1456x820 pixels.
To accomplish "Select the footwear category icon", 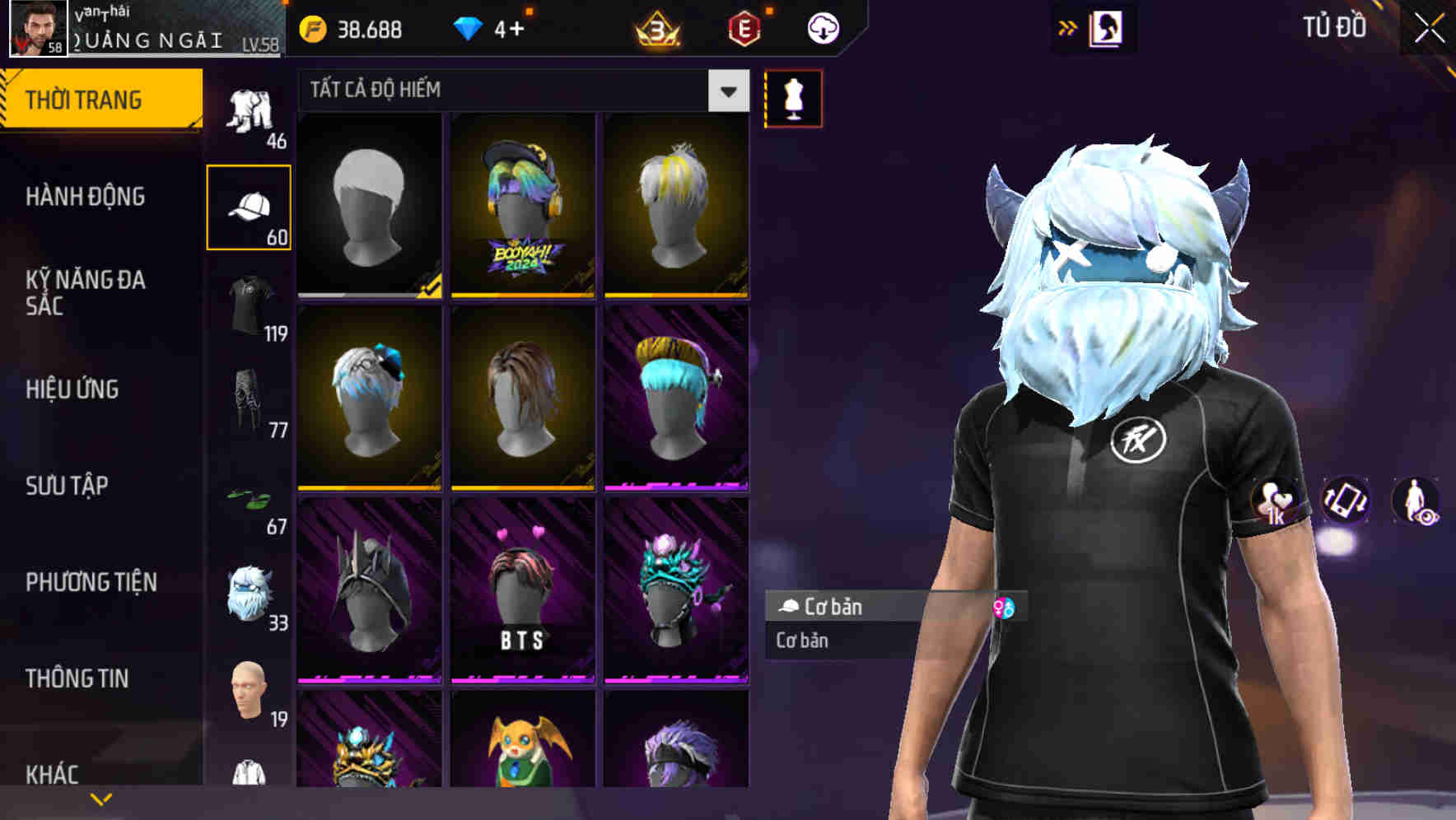I will [x=250, y=498].
